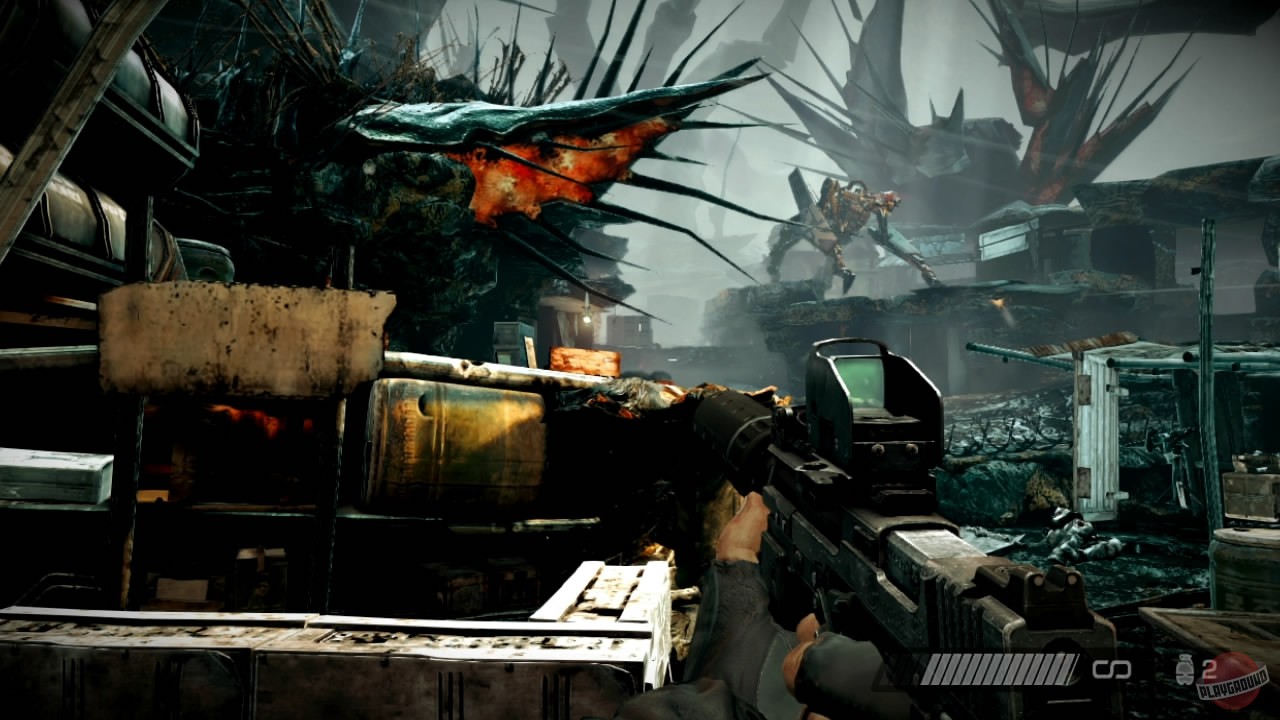Screen dimensions: 1280x720
Task: Click the grenade count icon in HUD
Action: point(1185,670)
